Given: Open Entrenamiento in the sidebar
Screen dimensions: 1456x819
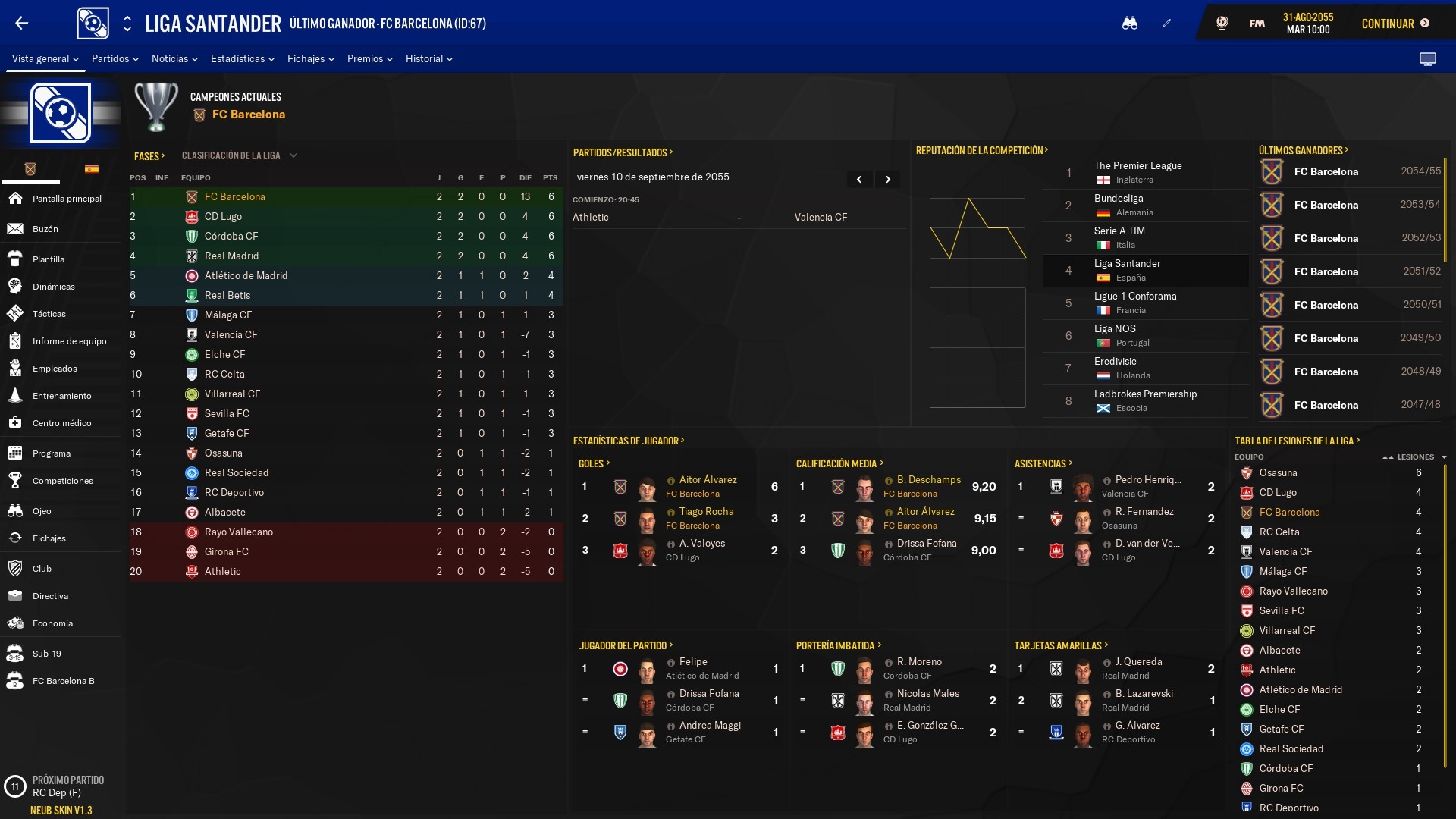Looking at the screenshot, I should coord(61,396).
